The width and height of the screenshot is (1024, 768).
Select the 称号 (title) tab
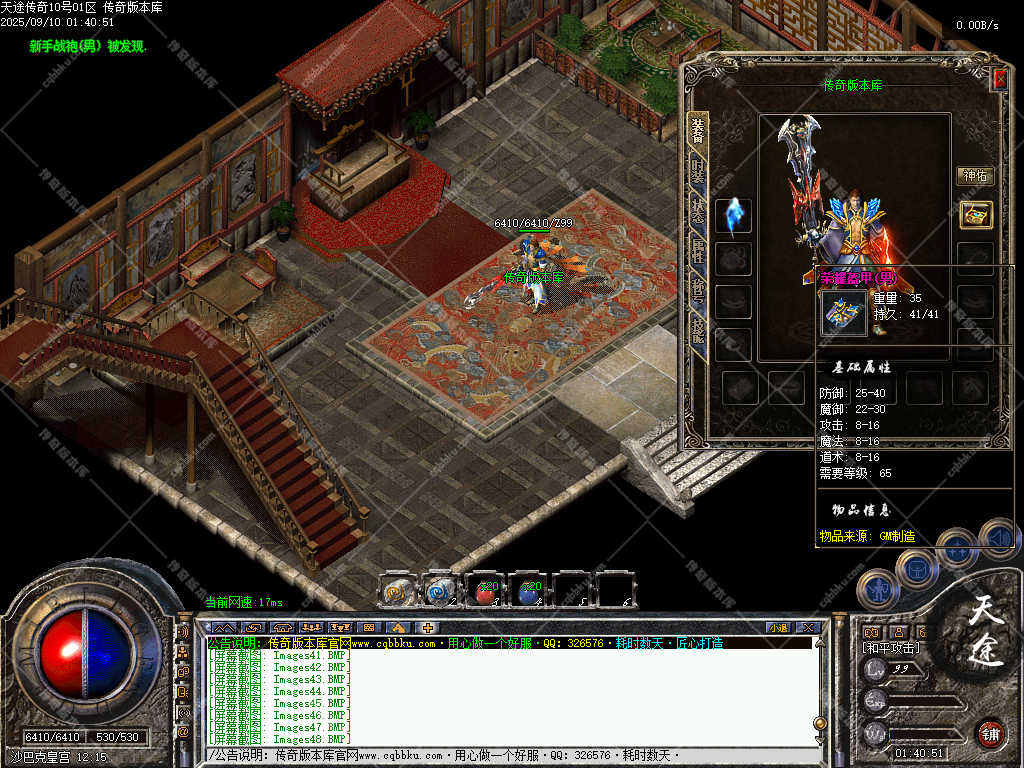698,290
